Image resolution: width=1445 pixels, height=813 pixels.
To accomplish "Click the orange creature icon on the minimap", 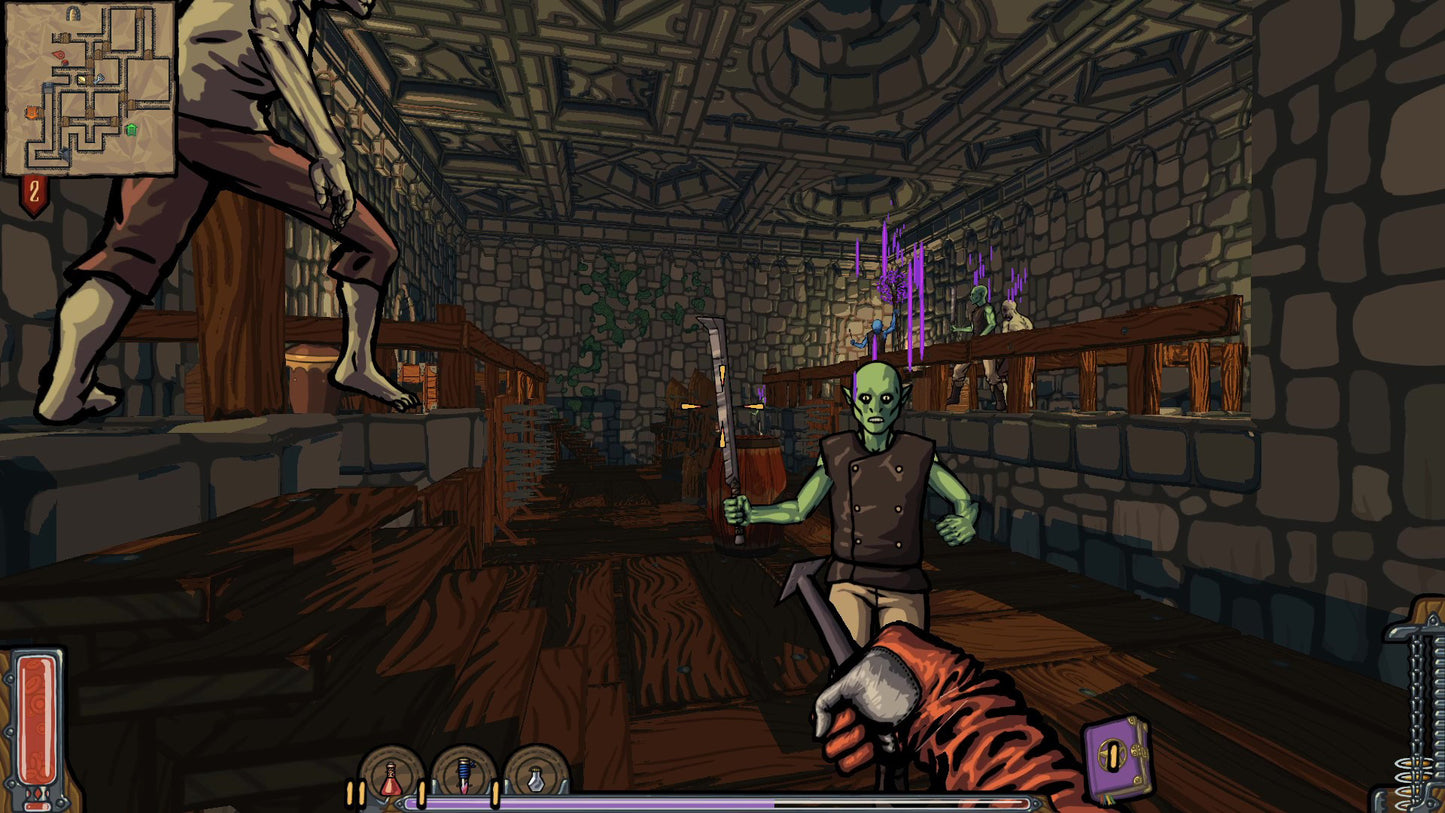I will (x=31, y=112).
